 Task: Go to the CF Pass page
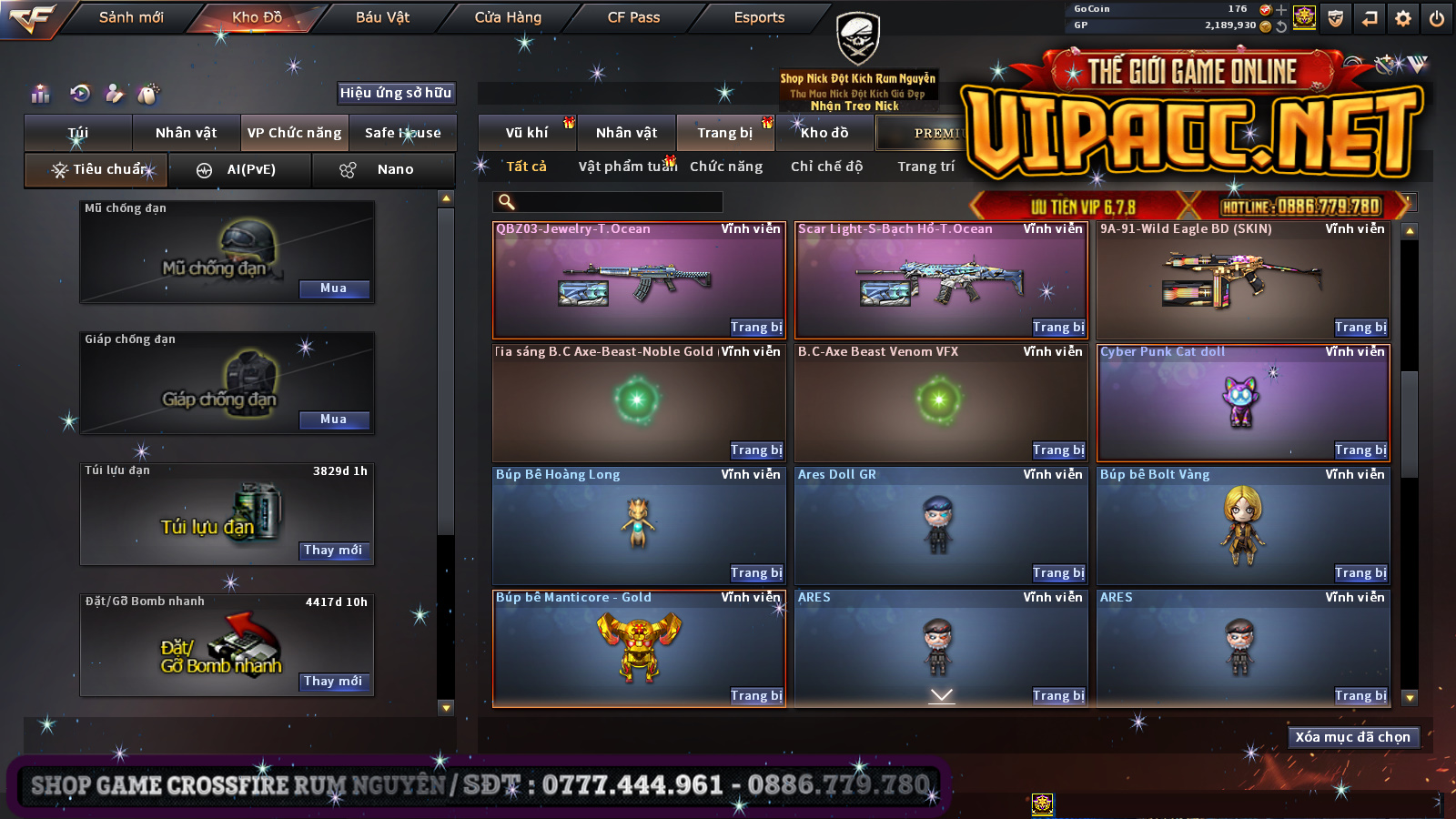tap(633, 17)
